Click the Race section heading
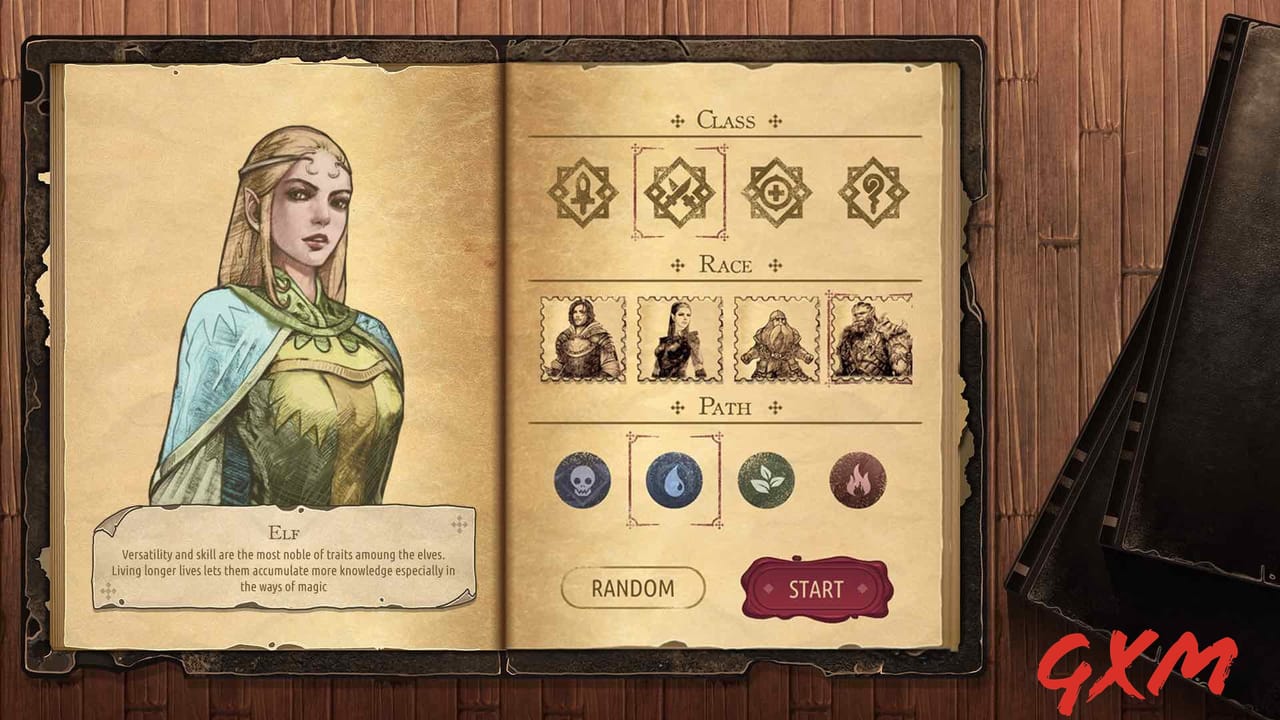The width and height of the screenshot is (1280, 720). [724, 265]
